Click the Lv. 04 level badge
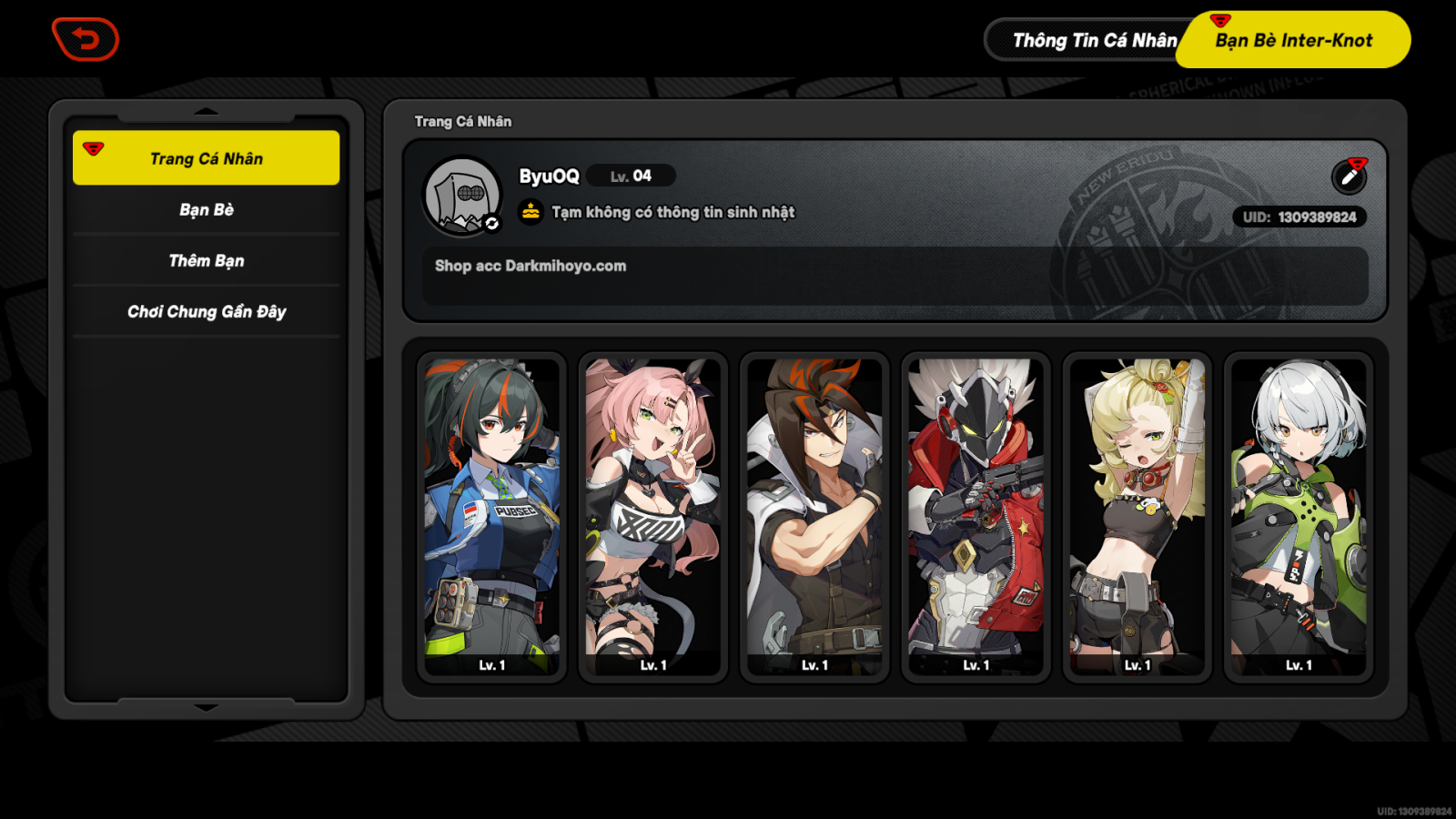 point(631,176)
